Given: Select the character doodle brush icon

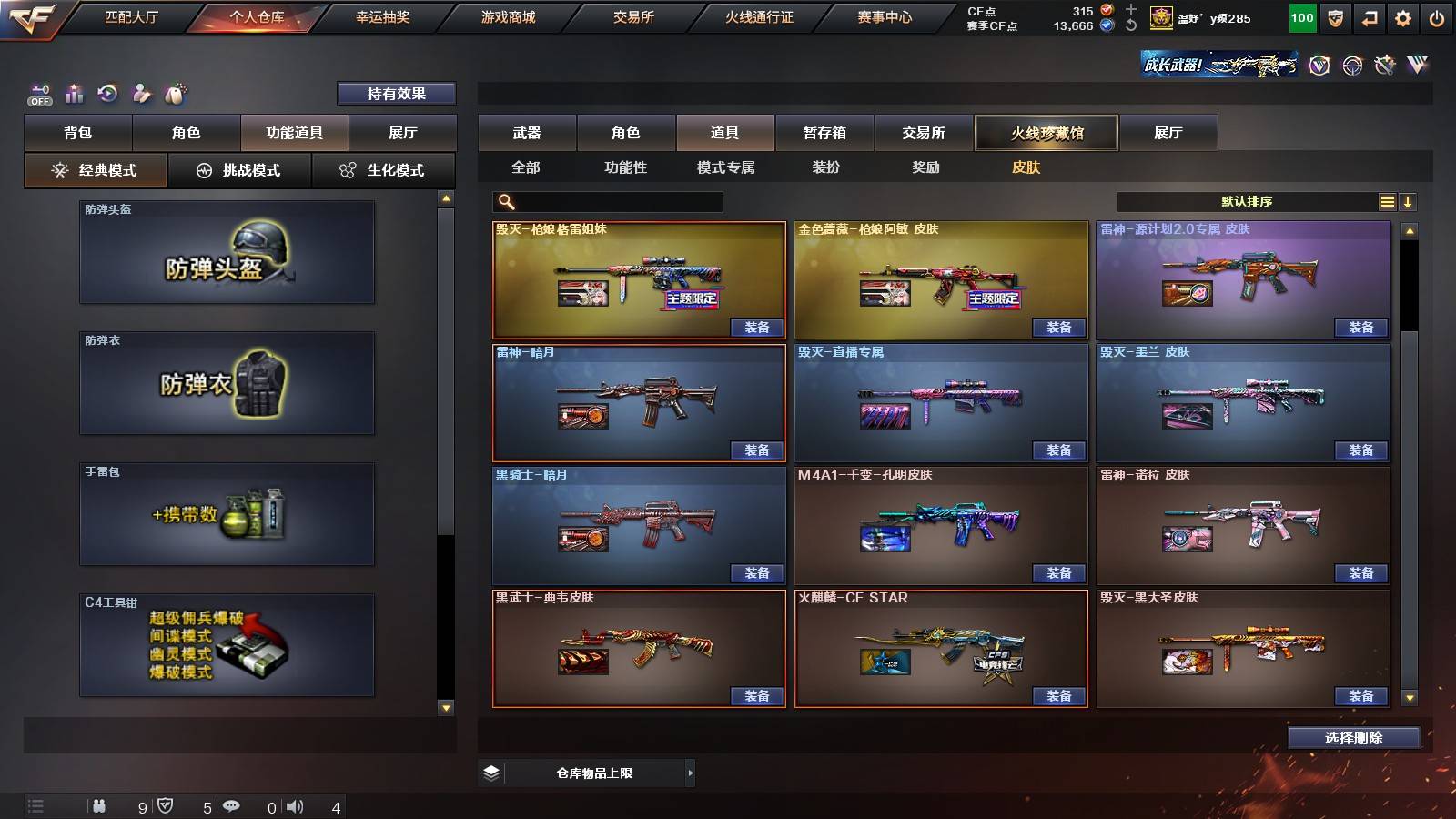Looking at the screenshot, I should [142, 94].
